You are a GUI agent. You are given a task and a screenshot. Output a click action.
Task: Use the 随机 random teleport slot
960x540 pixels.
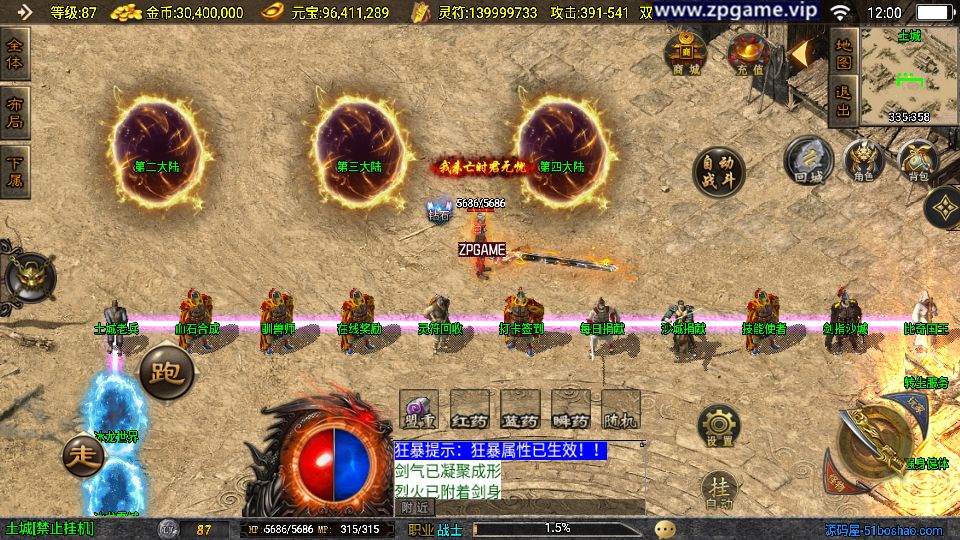(621, 410)
